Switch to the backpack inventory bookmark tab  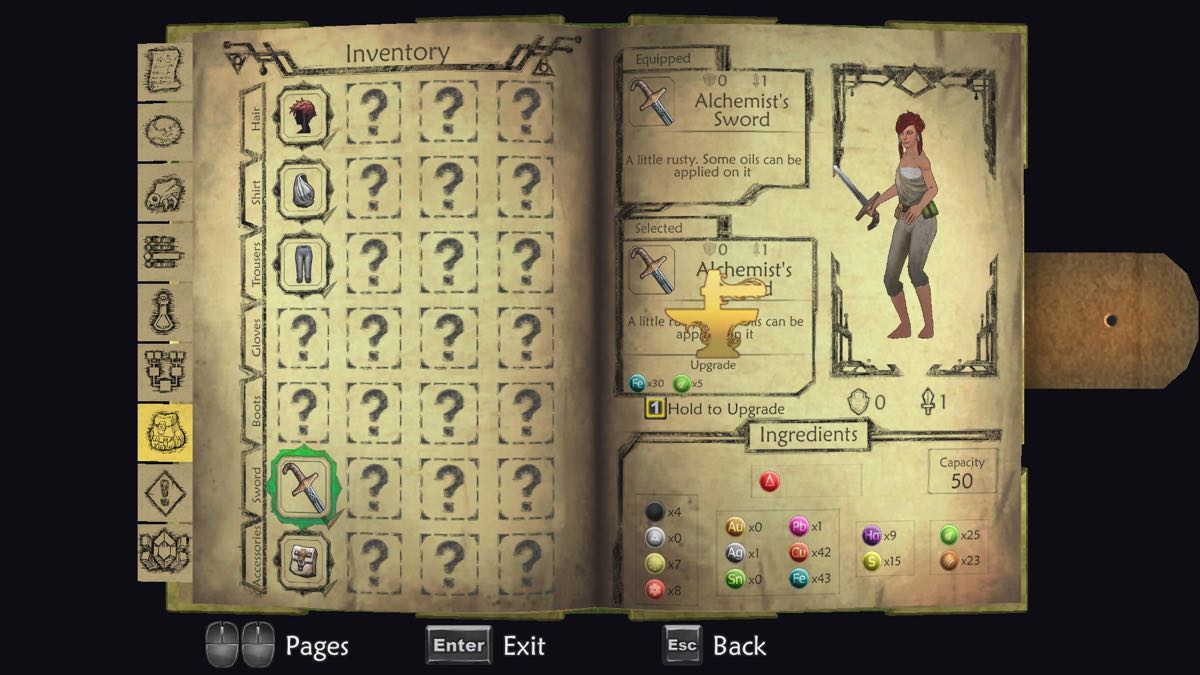point(162,431)
